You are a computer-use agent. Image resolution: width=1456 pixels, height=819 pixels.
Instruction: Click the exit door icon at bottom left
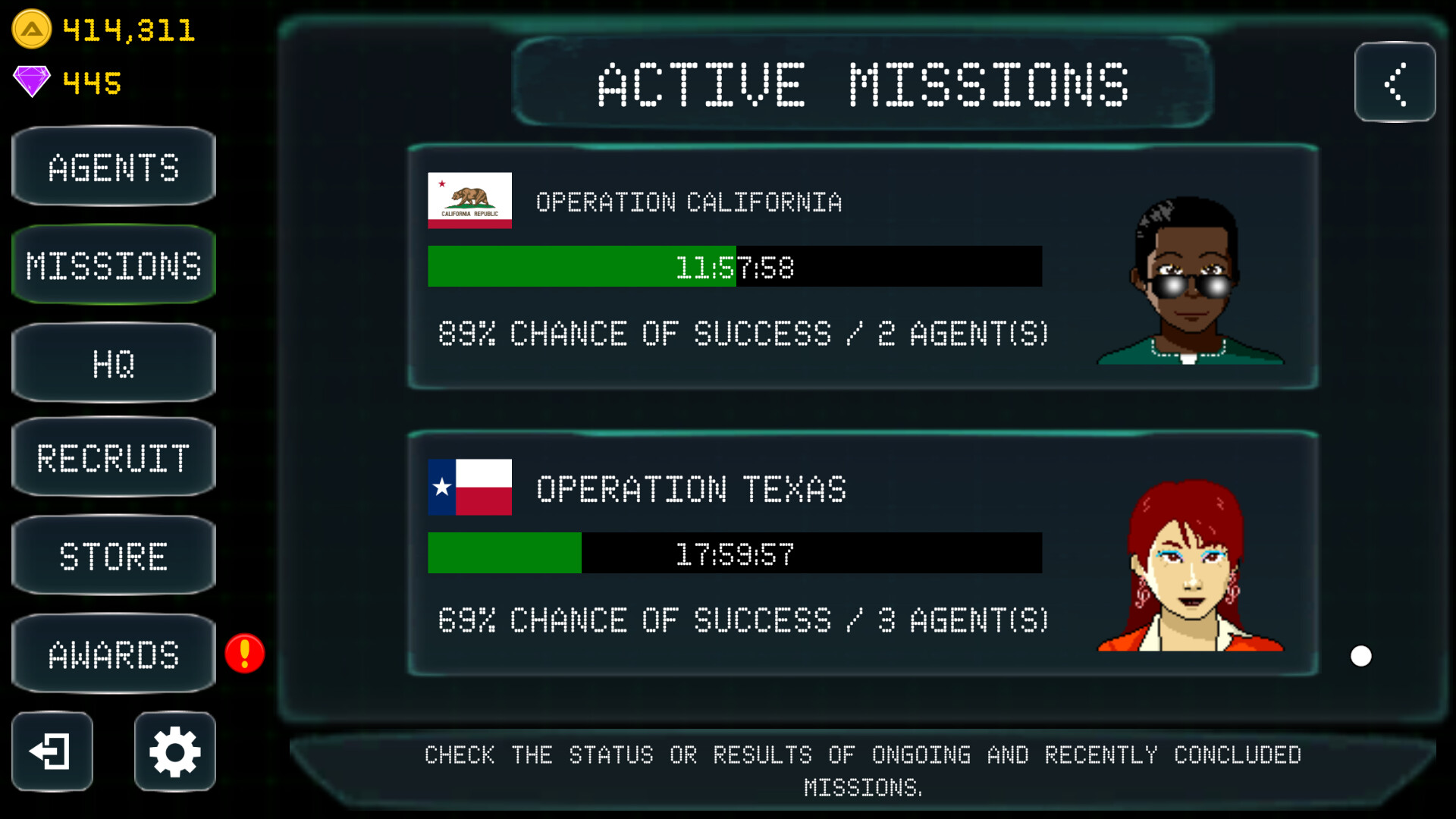click(x=52, y=752)
